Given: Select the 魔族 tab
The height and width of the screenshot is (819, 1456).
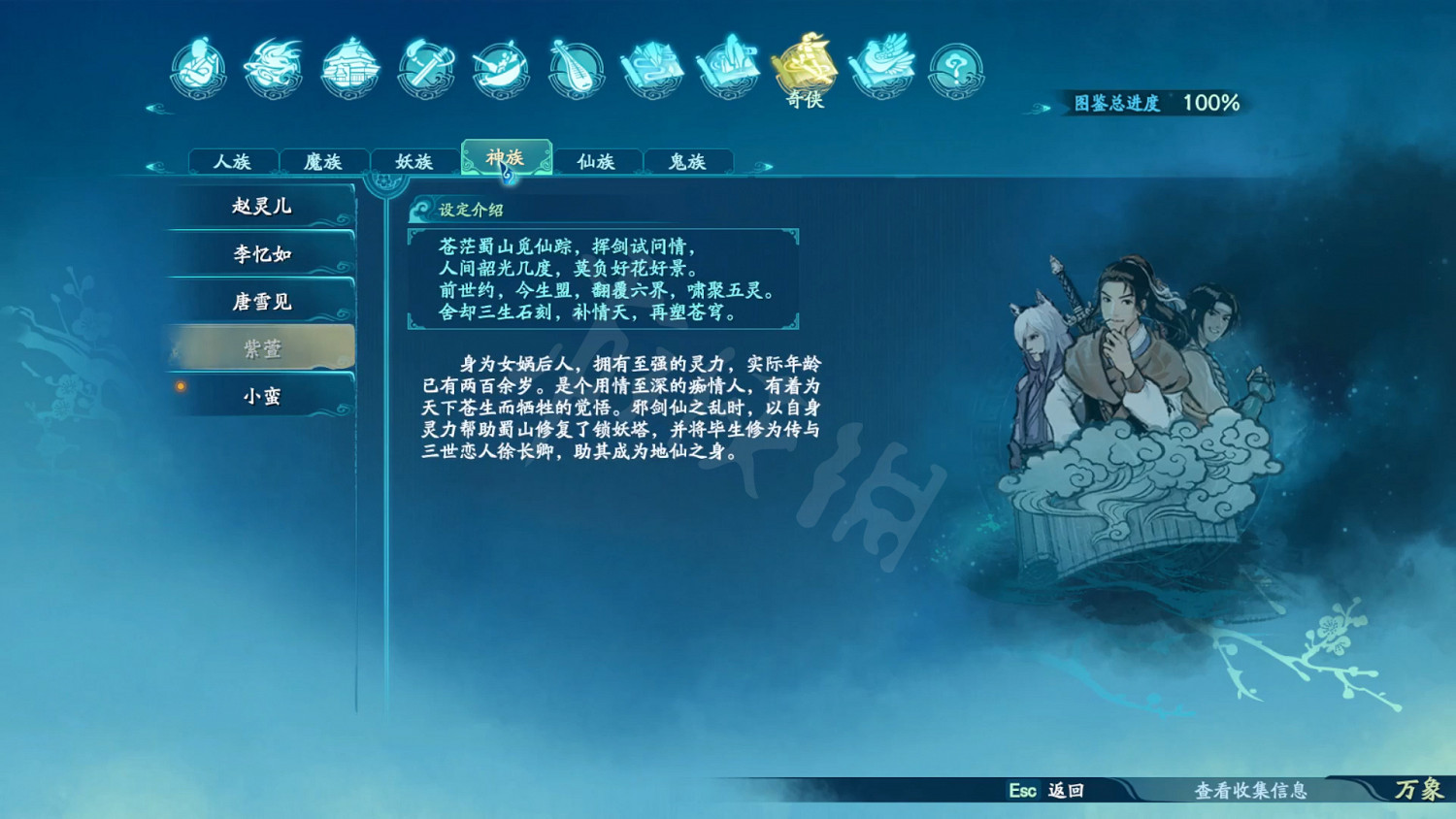Looking at the screenshot, I should pyautogui.click(x=325, y=161).
